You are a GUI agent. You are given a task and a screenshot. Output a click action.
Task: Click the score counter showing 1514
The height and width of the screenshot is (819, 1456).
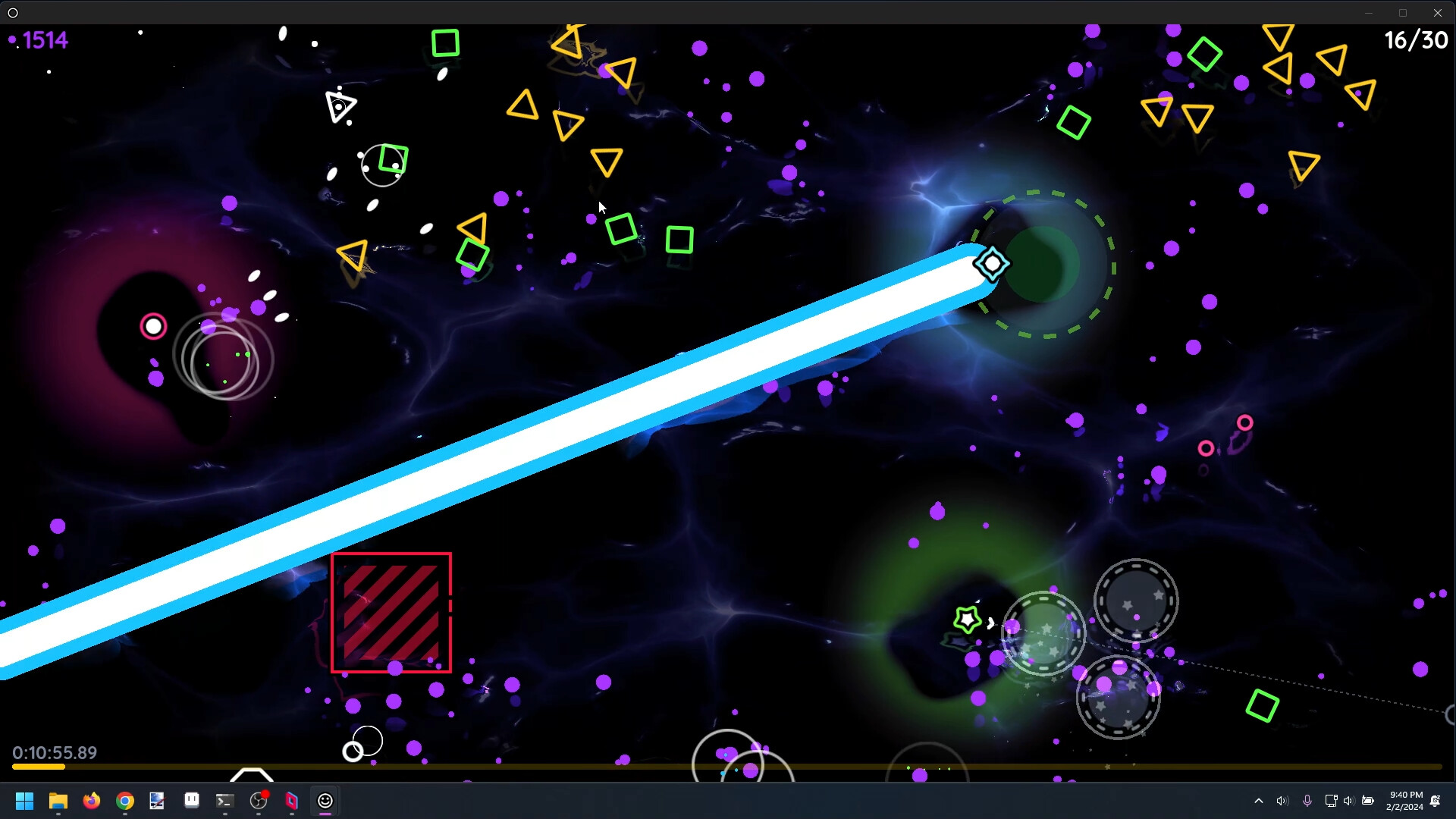42,39
